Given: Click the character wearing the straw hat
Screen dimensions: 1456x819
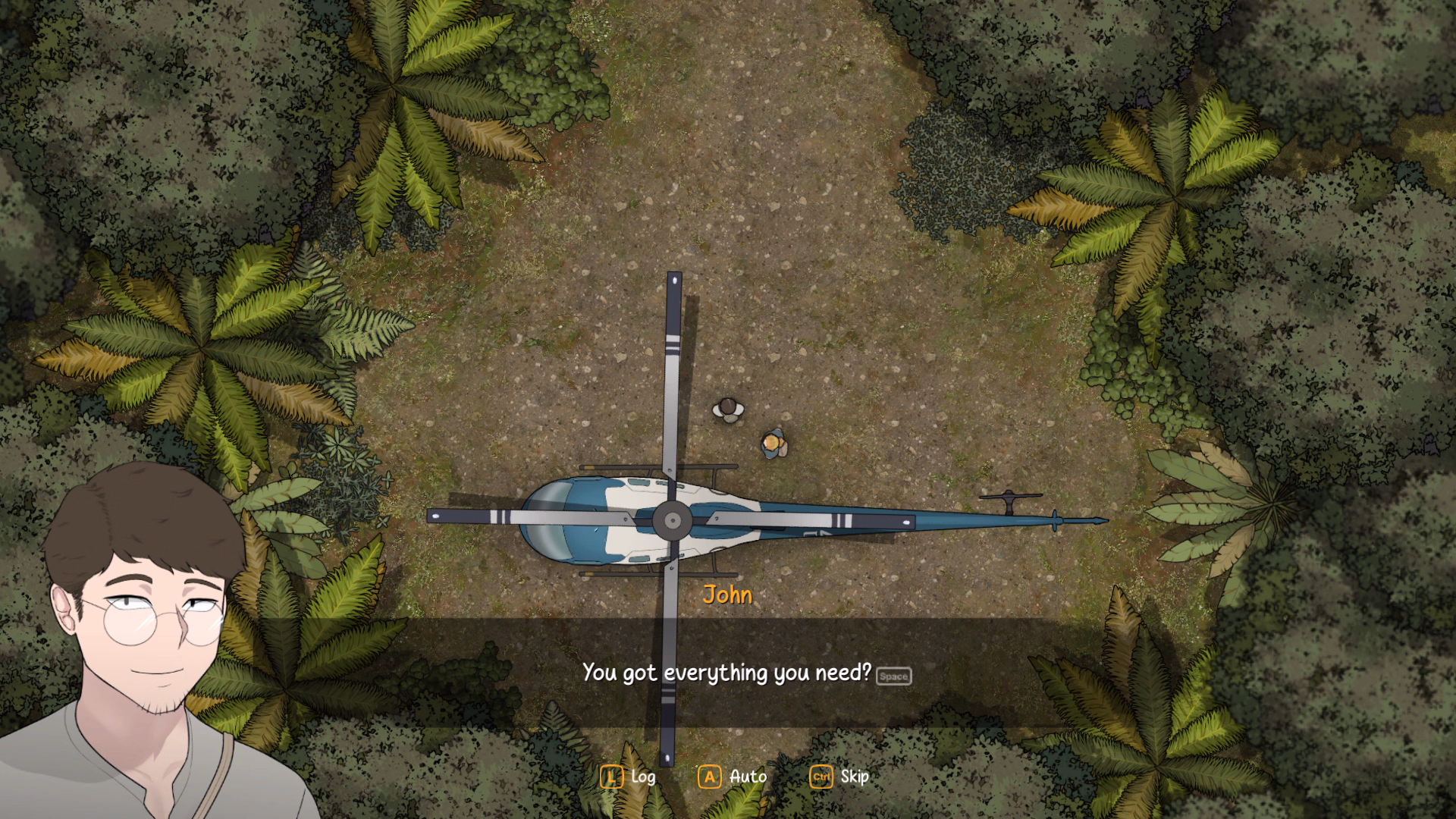Looking at the screenshot, I should 773,444.
